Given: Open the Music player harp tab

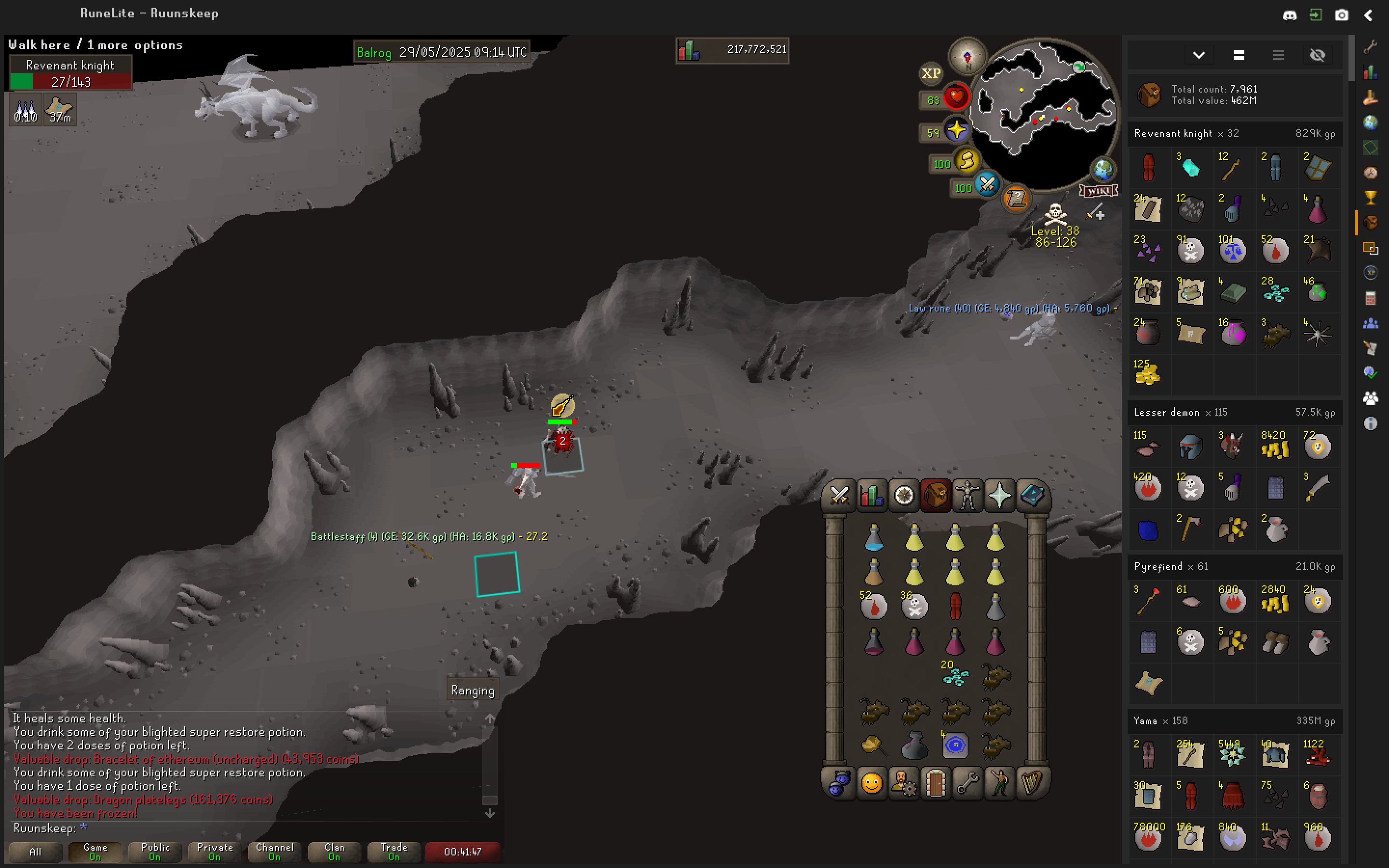Looking at the screenshot, I should coord(1032,783).
